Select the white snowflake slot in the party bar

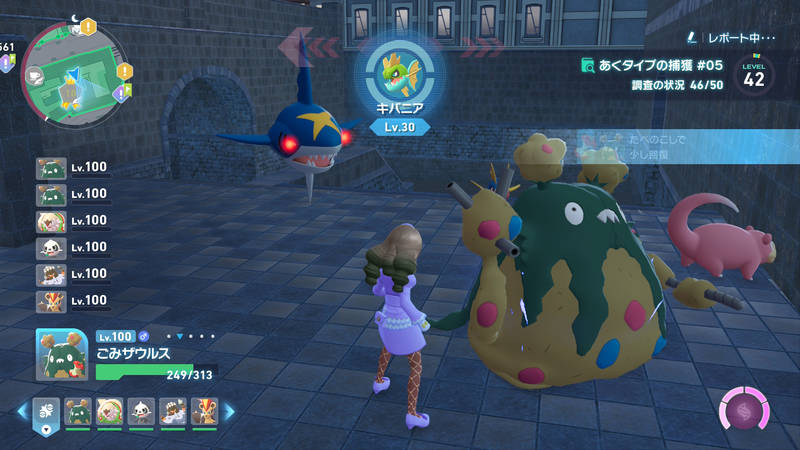coord(46,409)
